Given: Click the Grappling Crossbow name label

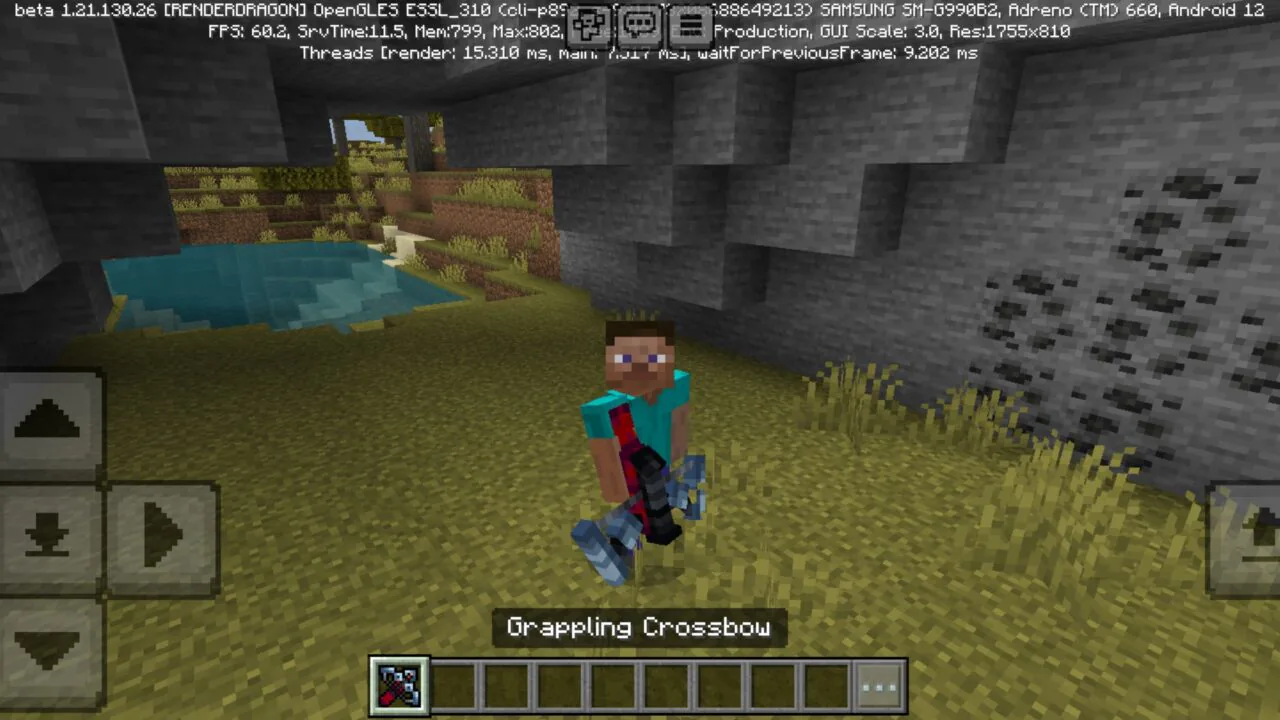Looking at the screenshot, I should point(639,627).
